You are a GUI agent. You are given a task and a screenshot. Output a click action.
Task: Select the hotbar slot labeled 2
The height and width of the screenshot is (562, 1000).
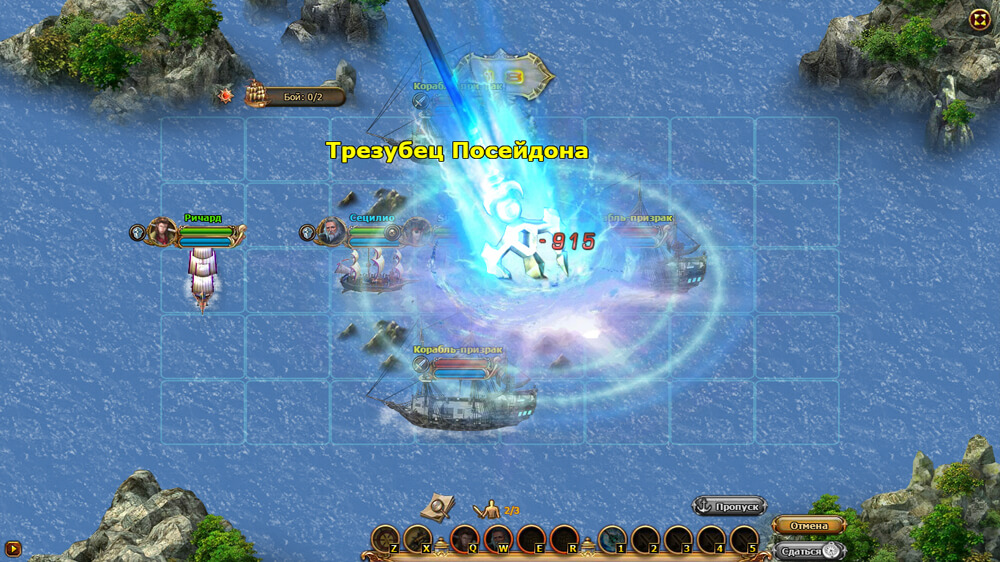pyautogui.click(x=645, y=540)
